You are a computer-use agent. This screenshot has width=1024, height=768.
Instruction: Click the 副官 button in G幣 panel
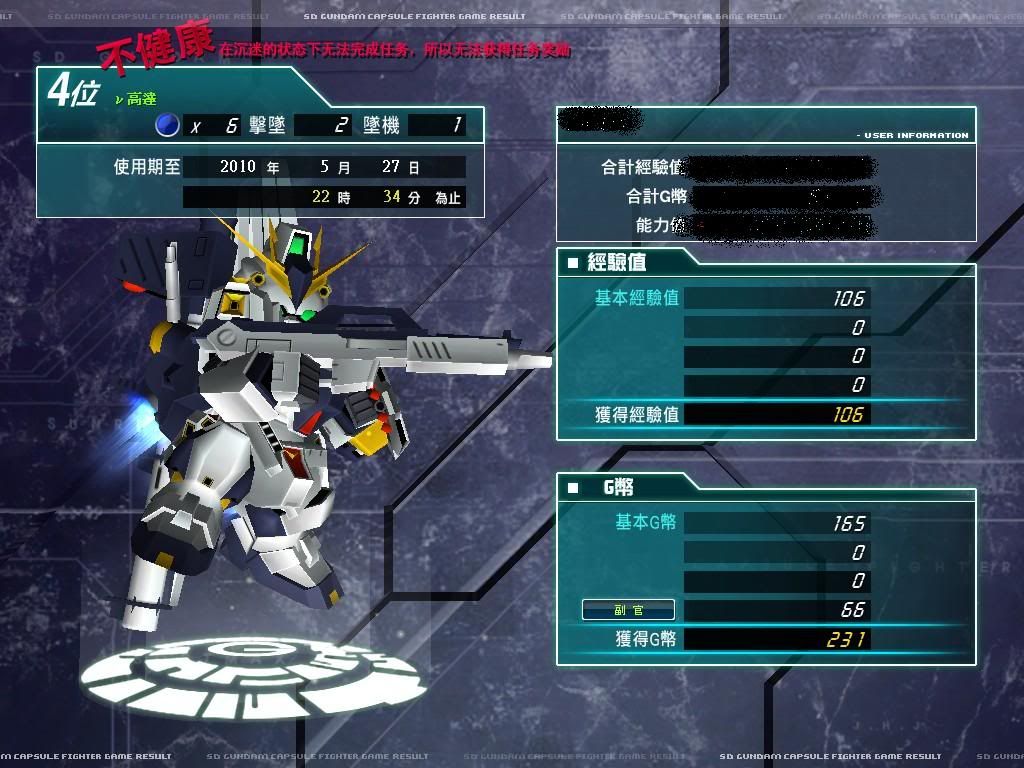pyautogui.click(x=628, y=610)
